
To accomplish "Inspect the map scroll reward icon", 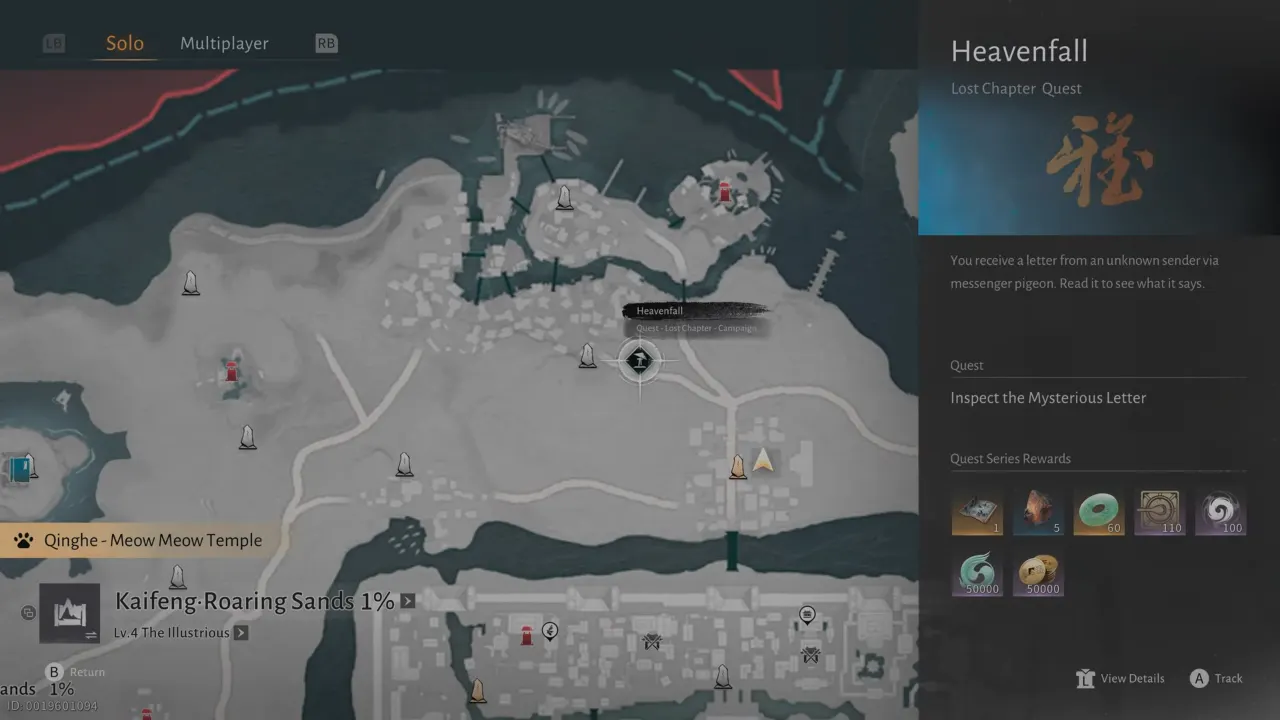I will click(x=976, y=513).
